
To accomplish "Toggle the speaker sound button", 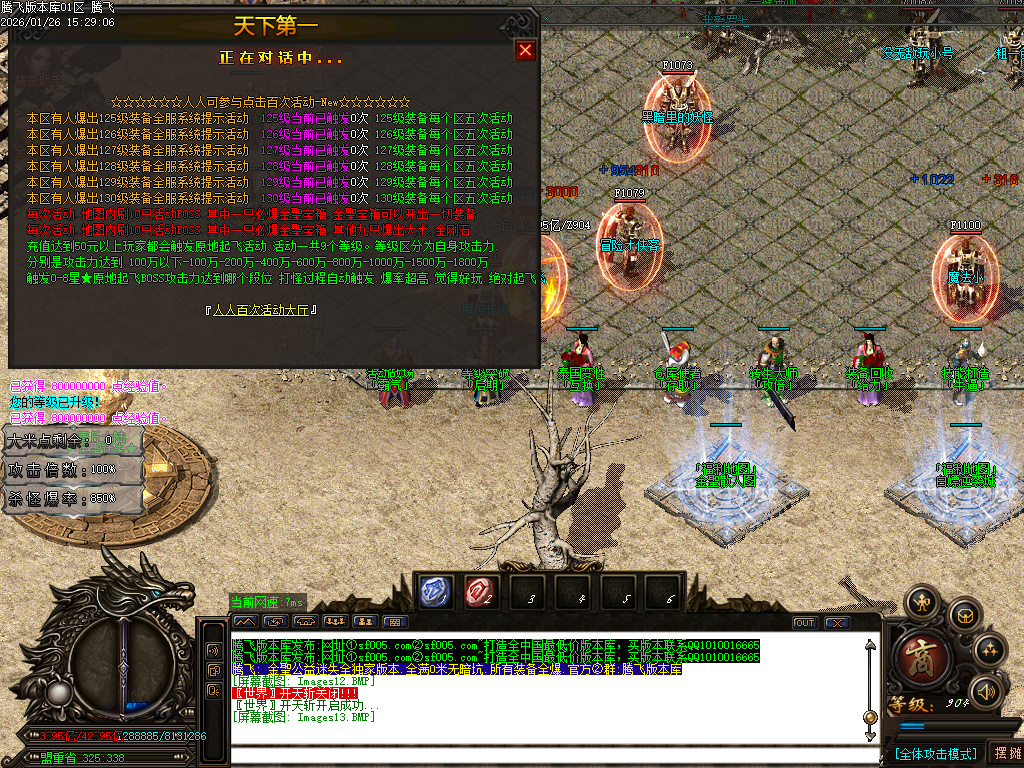I will pos(987,690).
